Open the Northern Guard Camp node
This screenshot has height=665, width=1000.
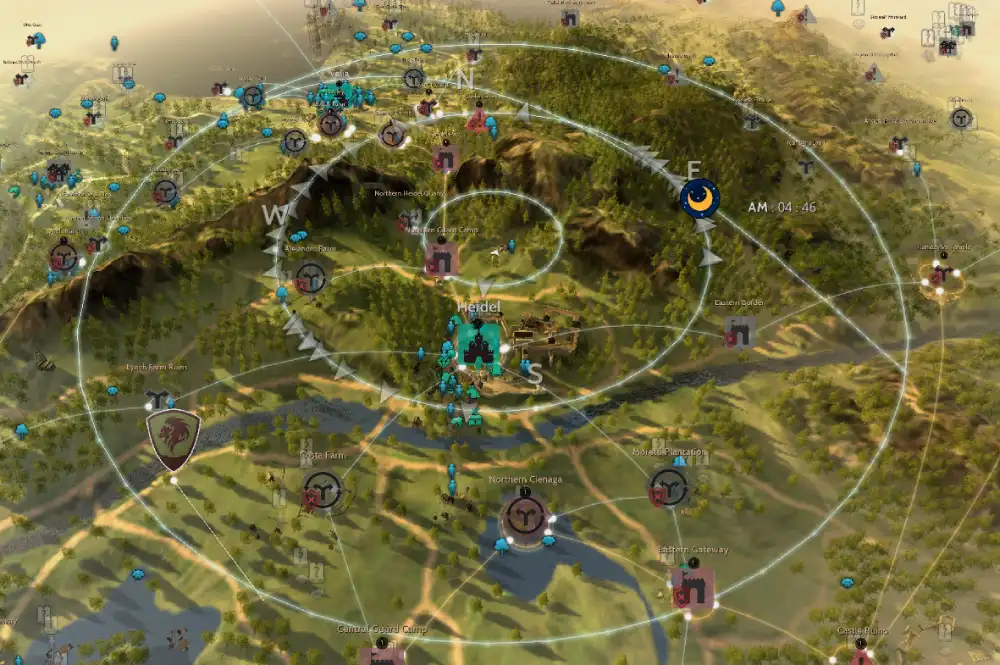[441, 260]
